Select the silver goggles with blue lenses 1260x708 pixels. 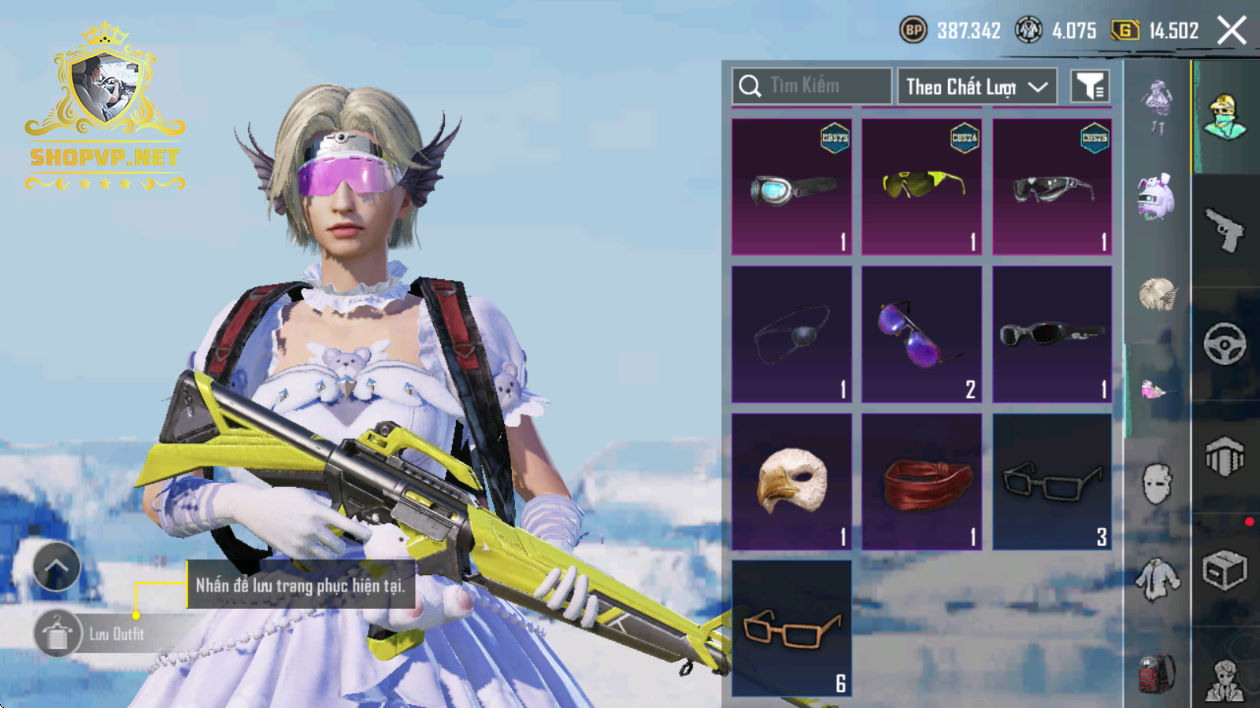pos(792,188)
